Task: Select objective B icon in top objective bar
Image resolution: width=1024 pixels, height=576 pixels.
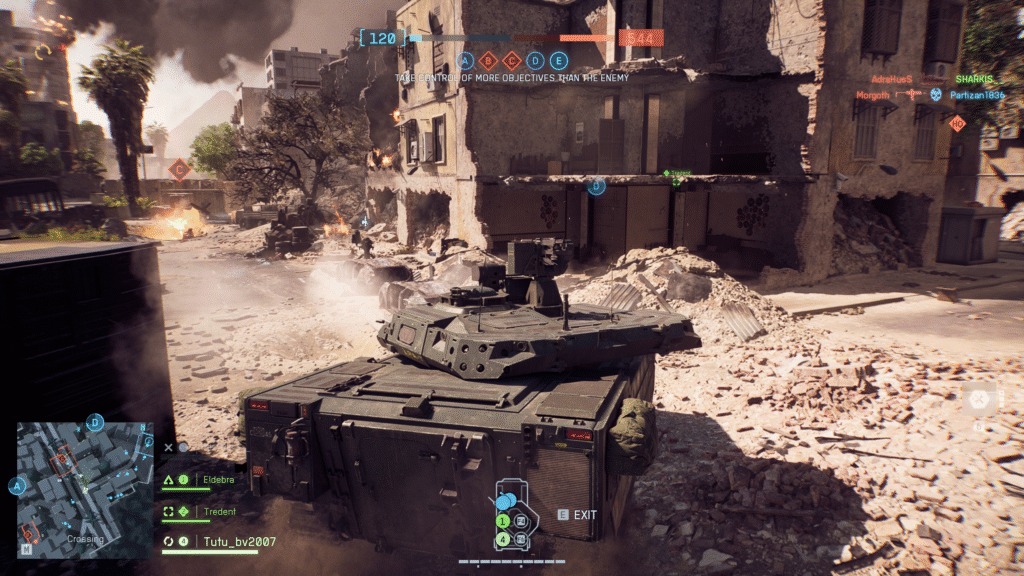Action: point(489,60)
